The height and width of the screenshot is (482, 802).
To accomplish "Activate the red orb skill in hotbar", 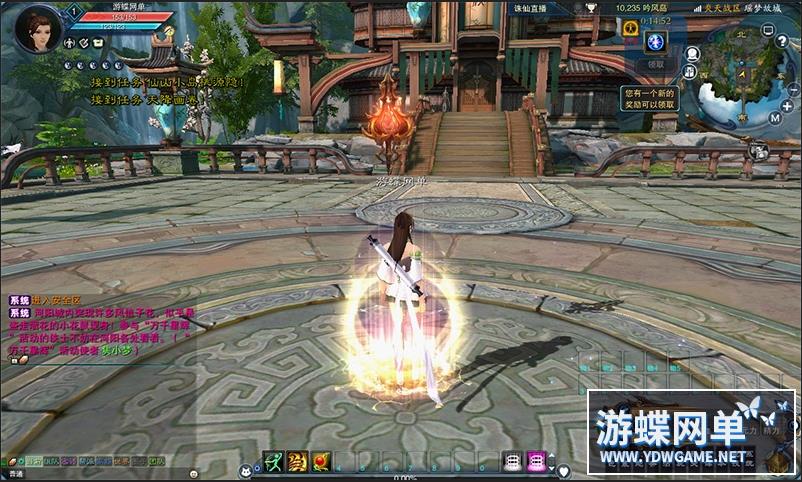I will [x=321, y=461].
